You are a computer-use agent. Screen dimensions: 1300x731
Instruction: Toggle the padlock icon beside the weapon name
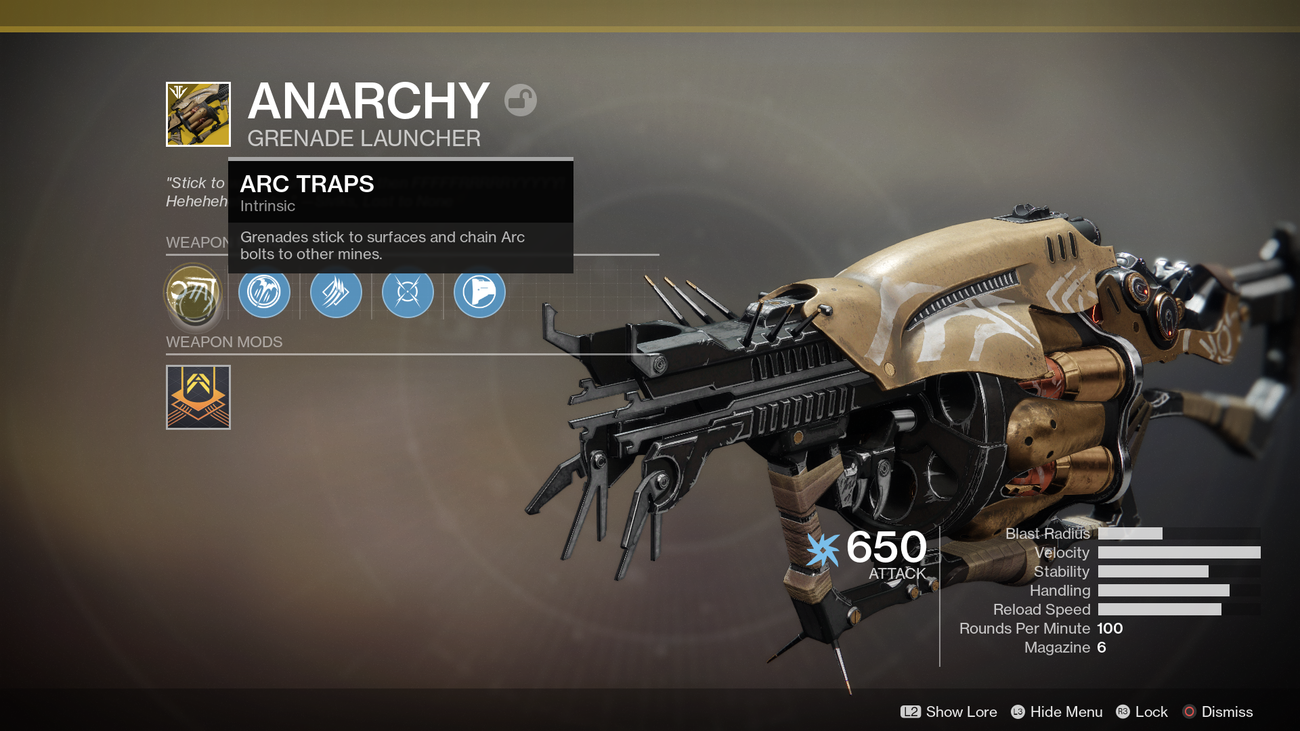519,100
